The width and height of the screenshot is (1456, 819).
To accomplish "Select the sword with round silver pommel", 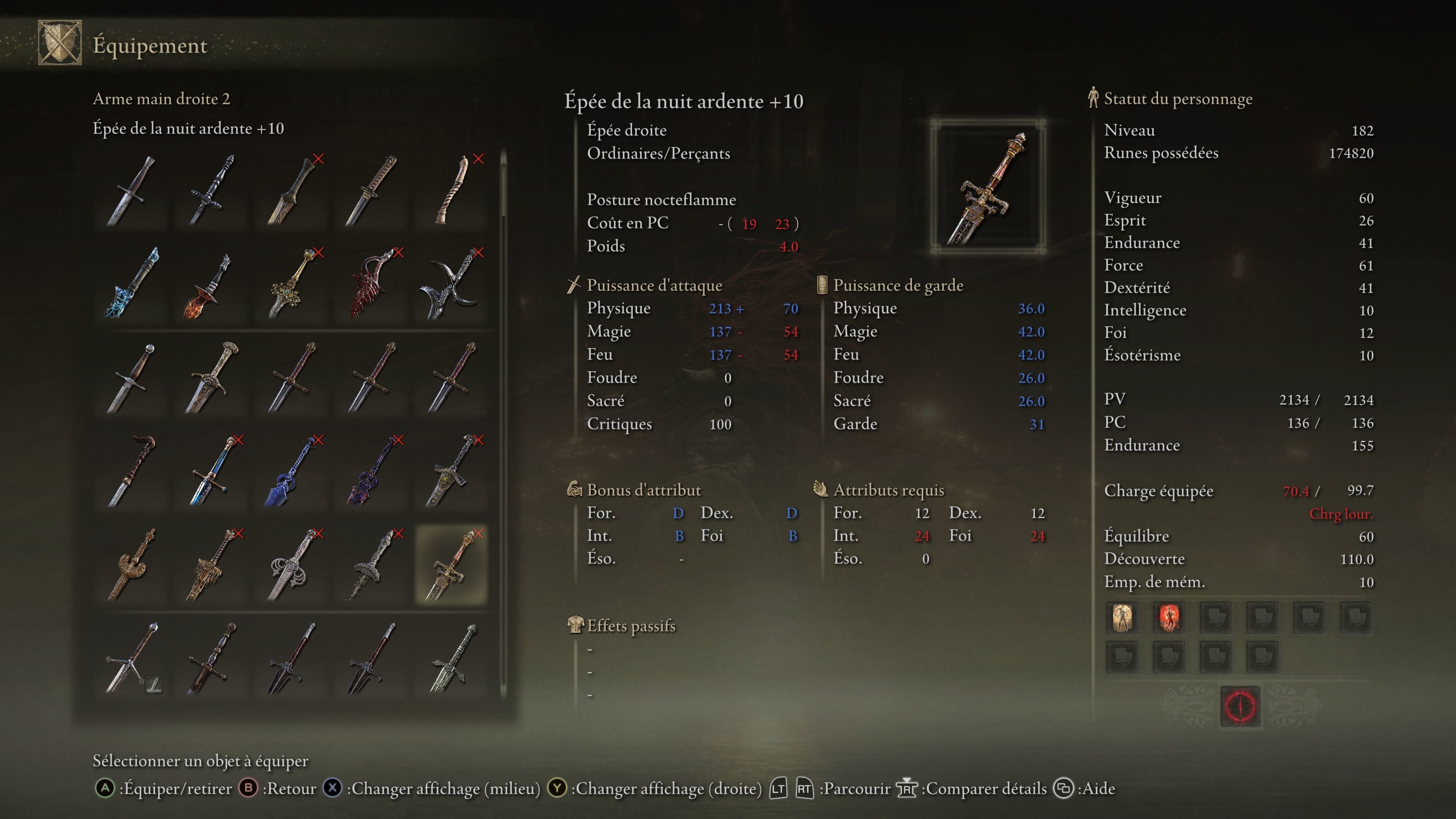I will pyautogui.click(x=132, y=378).
